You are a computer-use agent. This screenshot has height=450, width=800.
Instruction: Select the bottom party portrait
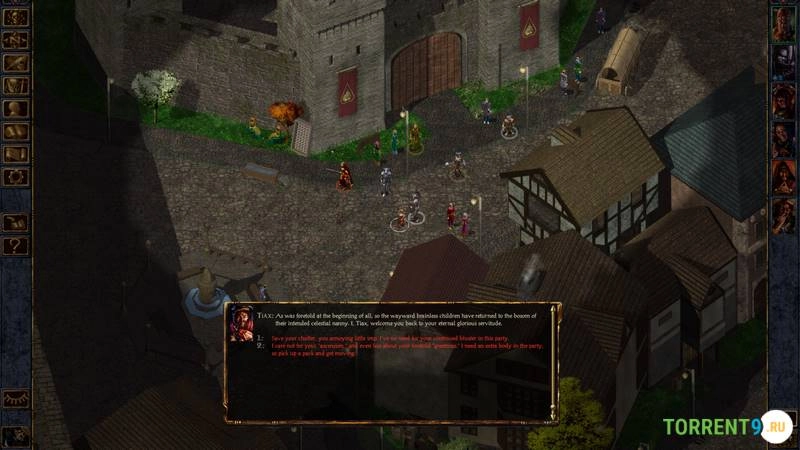click(783, 214)
